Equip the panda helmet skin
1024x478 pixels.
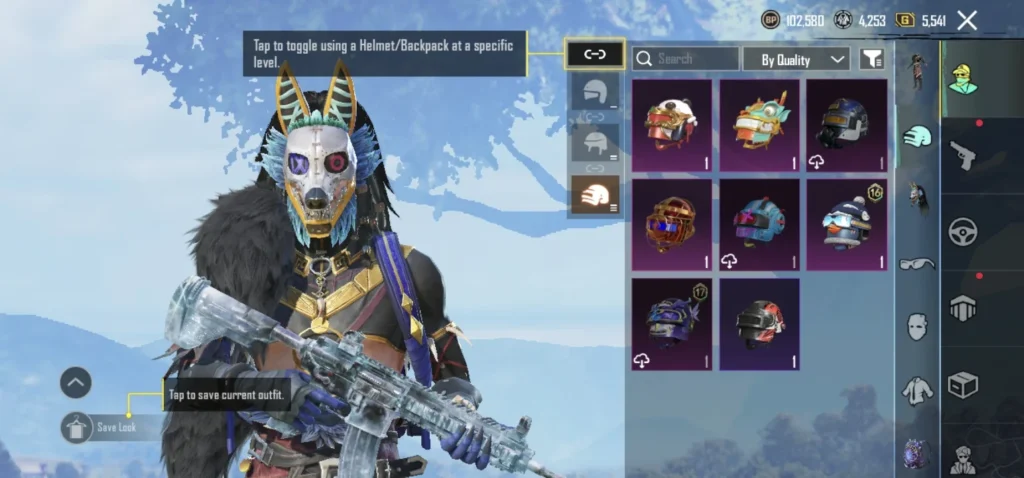coord(672,126)
